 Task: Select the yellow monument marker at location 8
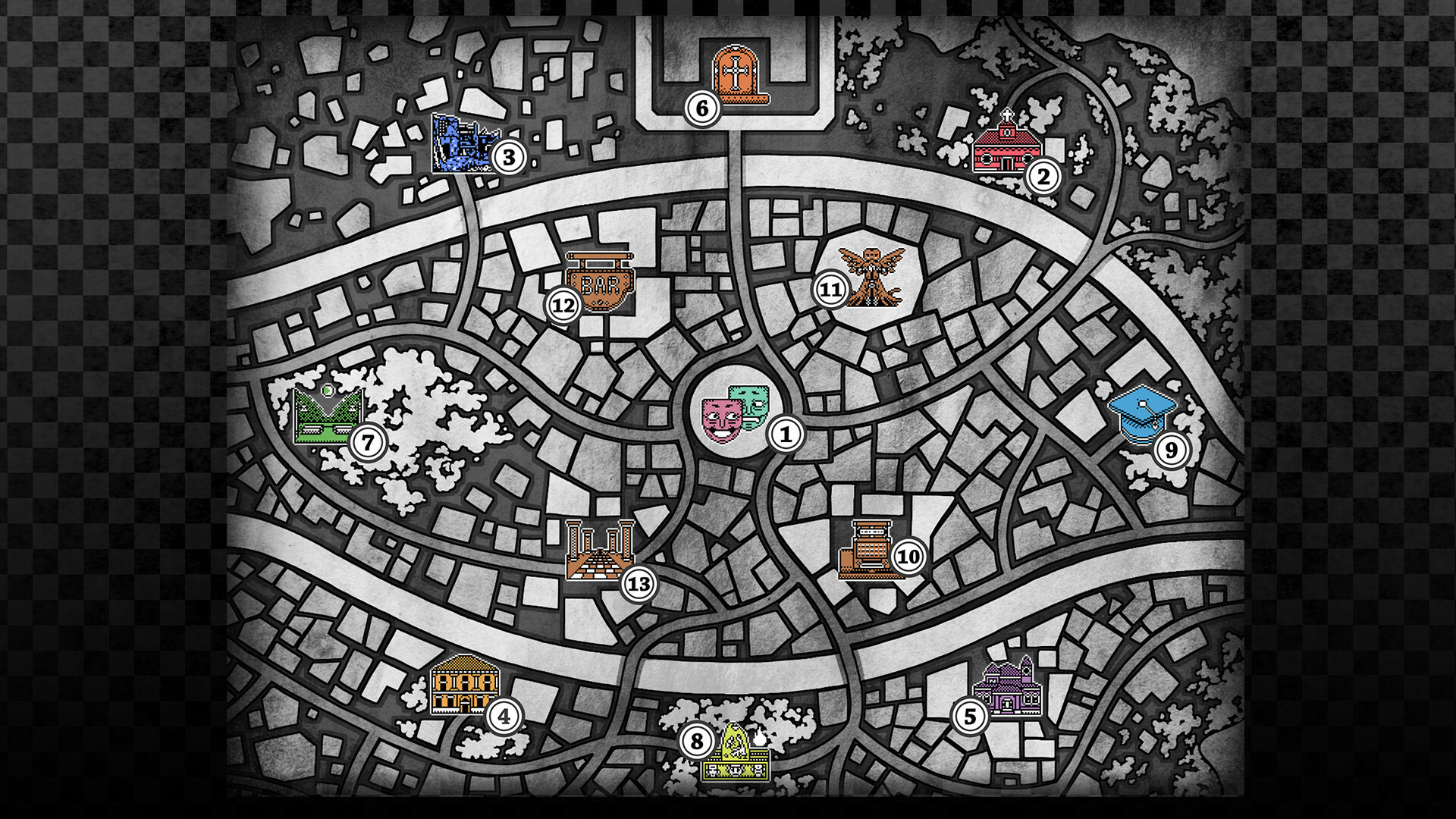(x=734, y=758)
